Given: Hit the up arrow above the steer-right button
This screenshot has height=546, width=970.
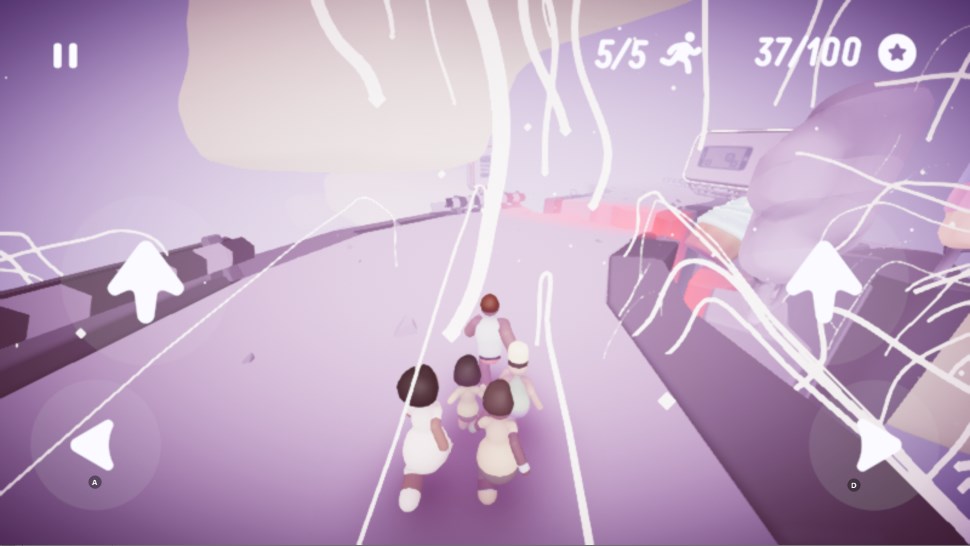Looking at the screenshot, I should (823, 280).
